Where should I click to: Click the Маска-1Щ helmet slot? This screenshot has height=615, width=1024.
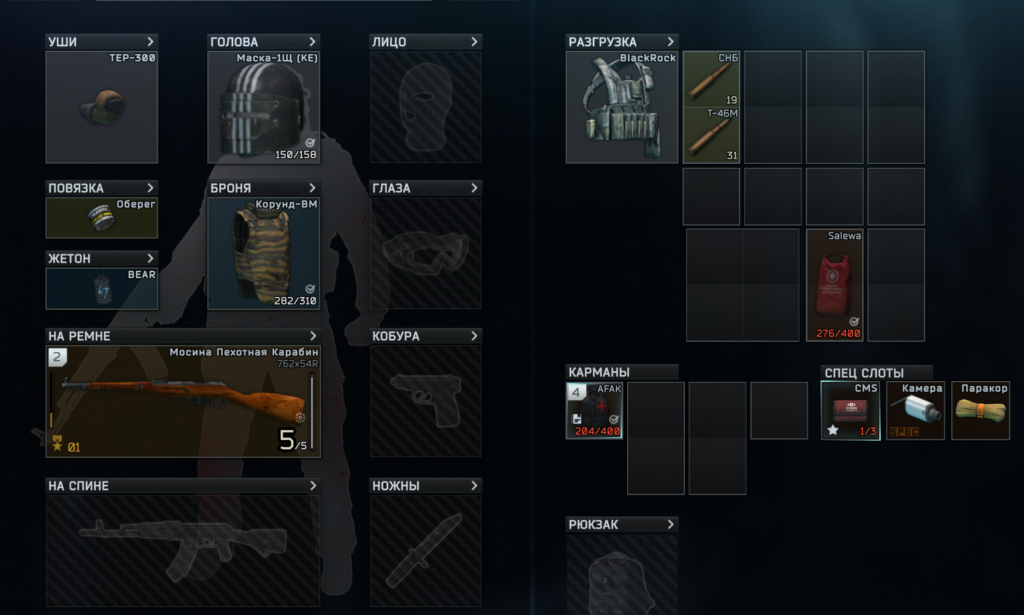pyautogui.click(x=263, y=106)
